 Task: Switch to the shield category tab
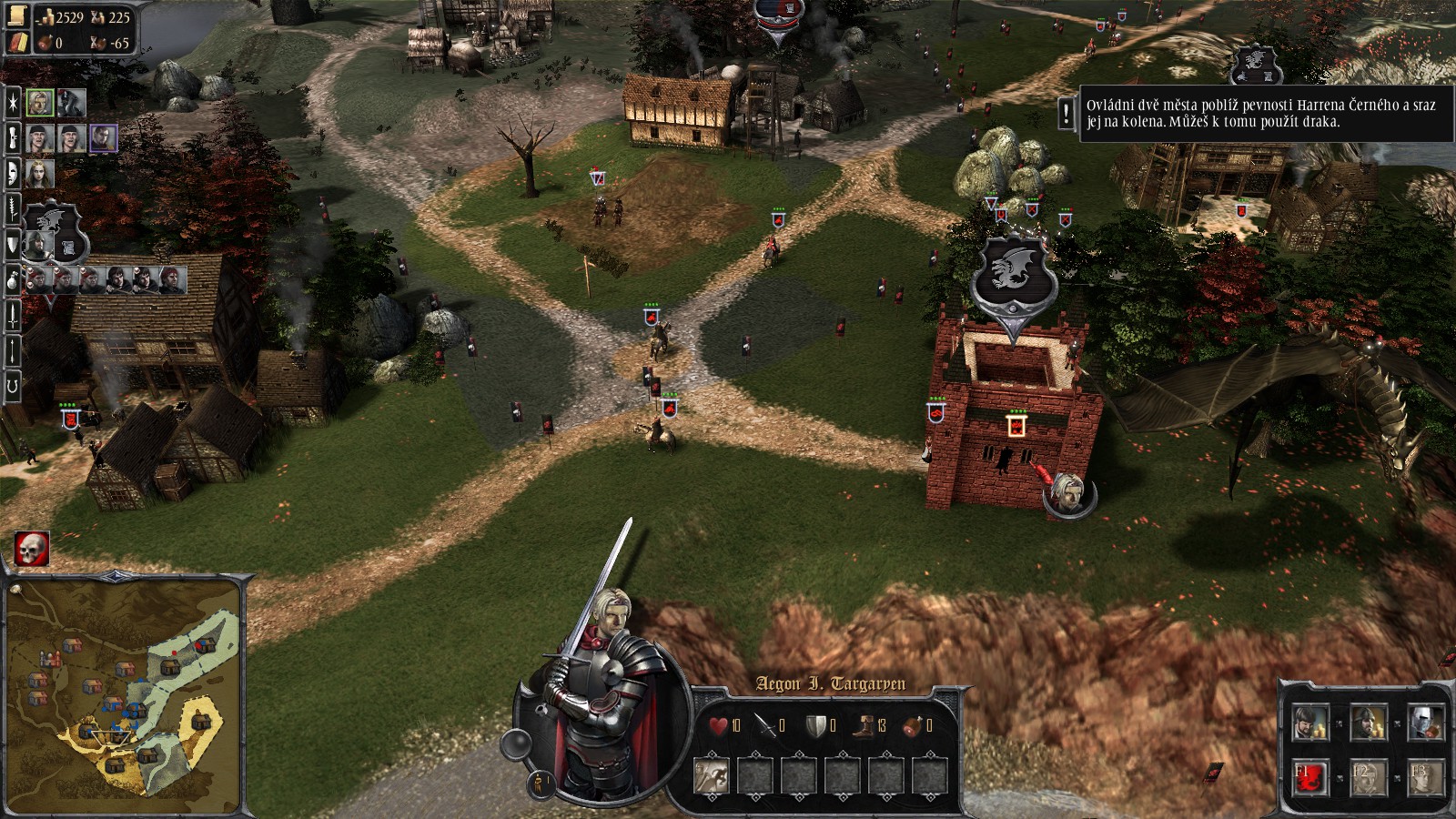coord(13,244)
